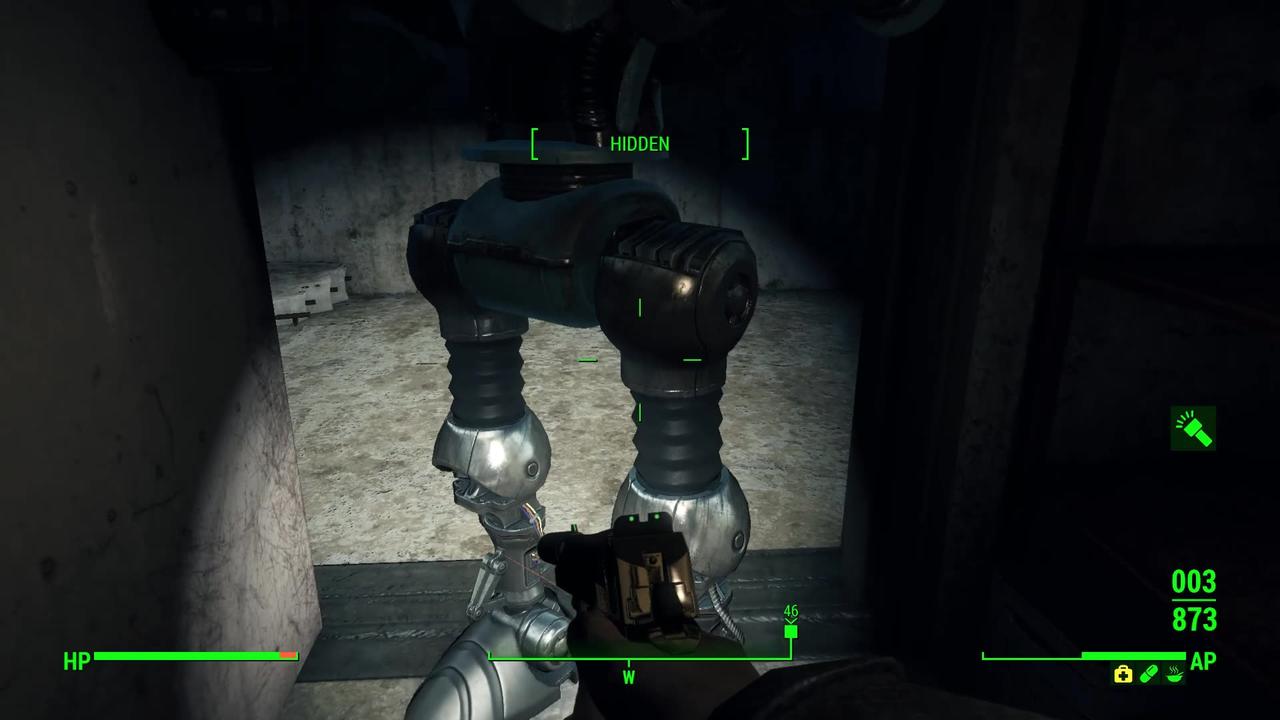Click the flashlight icon on the right

tap(1192, 428)
